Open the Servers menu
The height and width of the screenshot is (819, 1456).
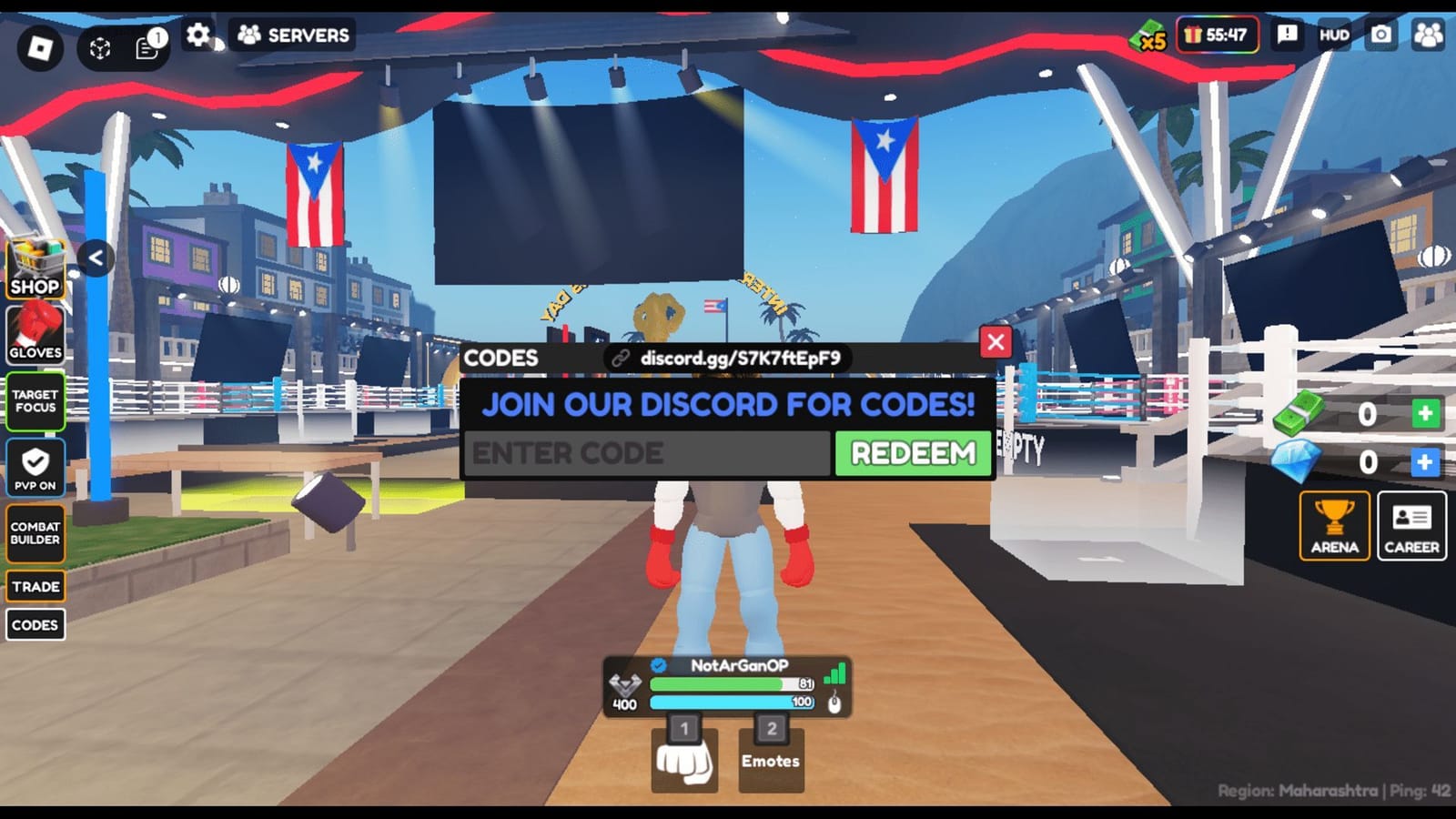(x=289, y=35)
